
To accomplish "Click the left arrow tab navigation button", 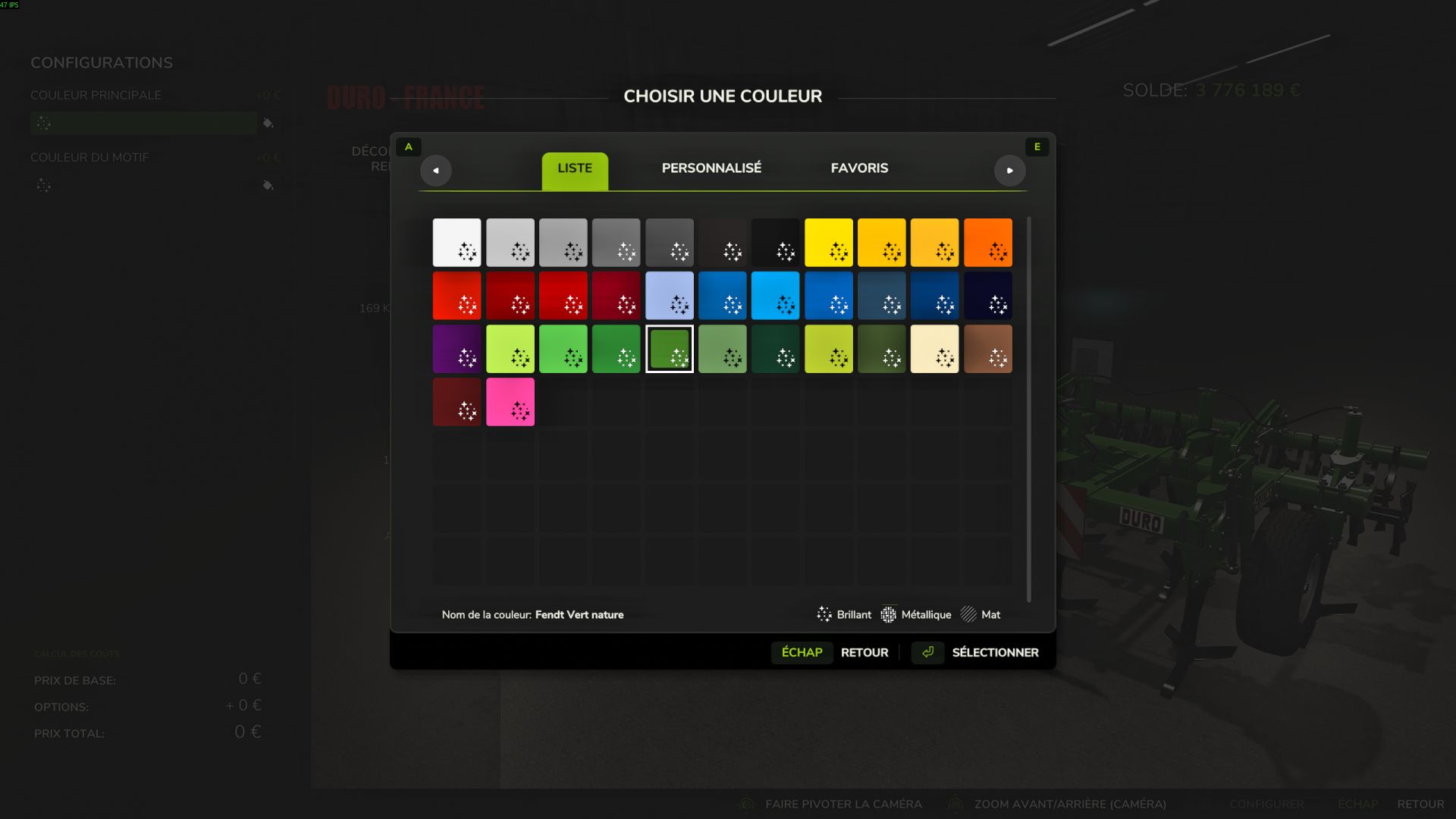I will pyautogui.click(x=436, y=171).
